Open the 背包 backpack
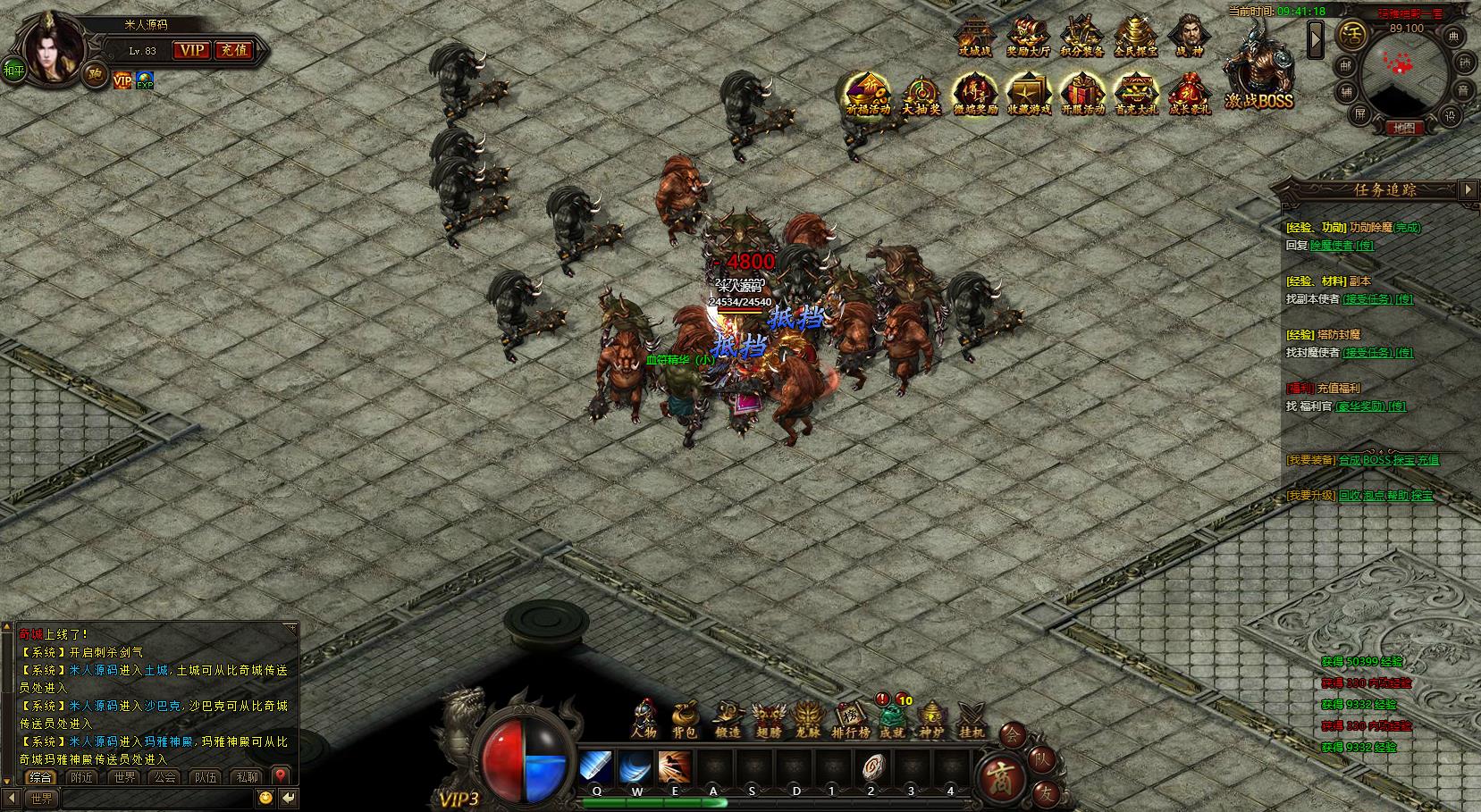 [x=685, y=717]
